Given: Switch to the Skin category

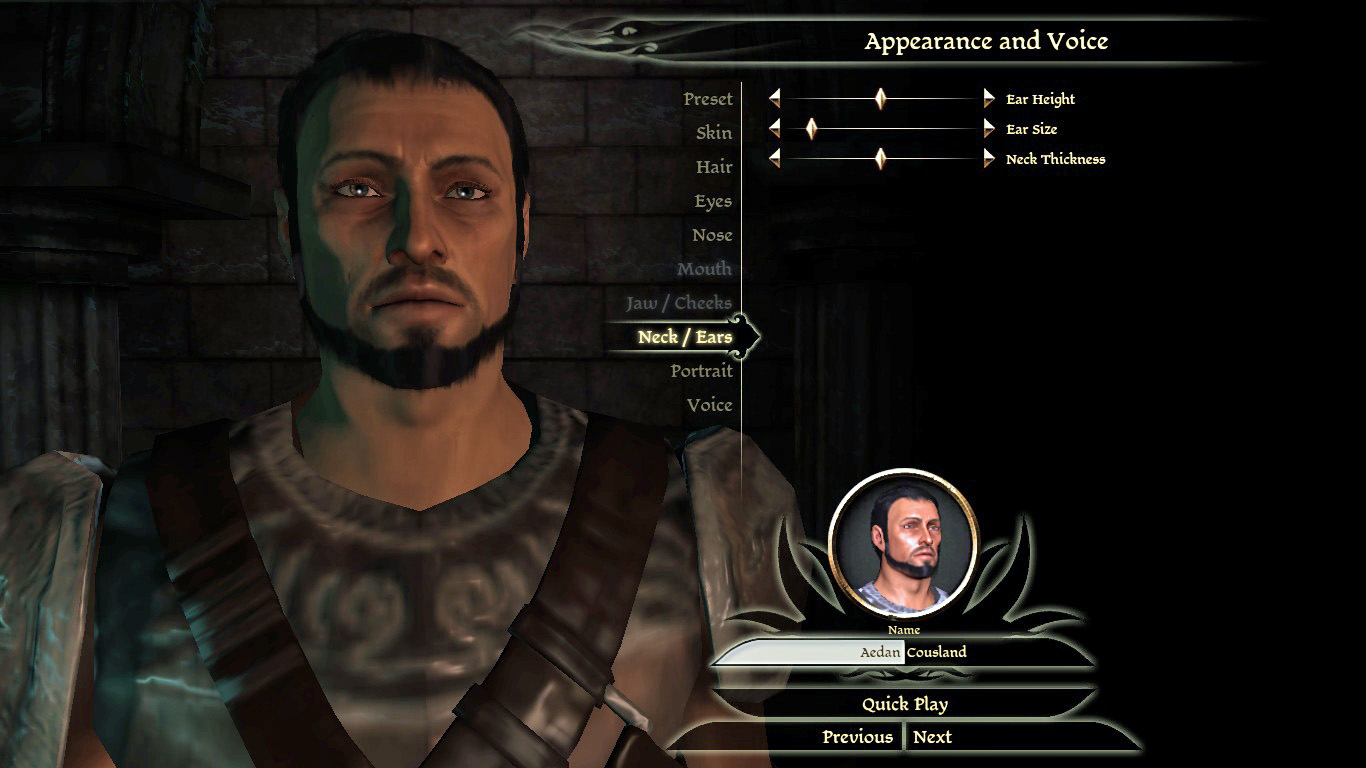Looking at the screenshot, I should 713,133.
